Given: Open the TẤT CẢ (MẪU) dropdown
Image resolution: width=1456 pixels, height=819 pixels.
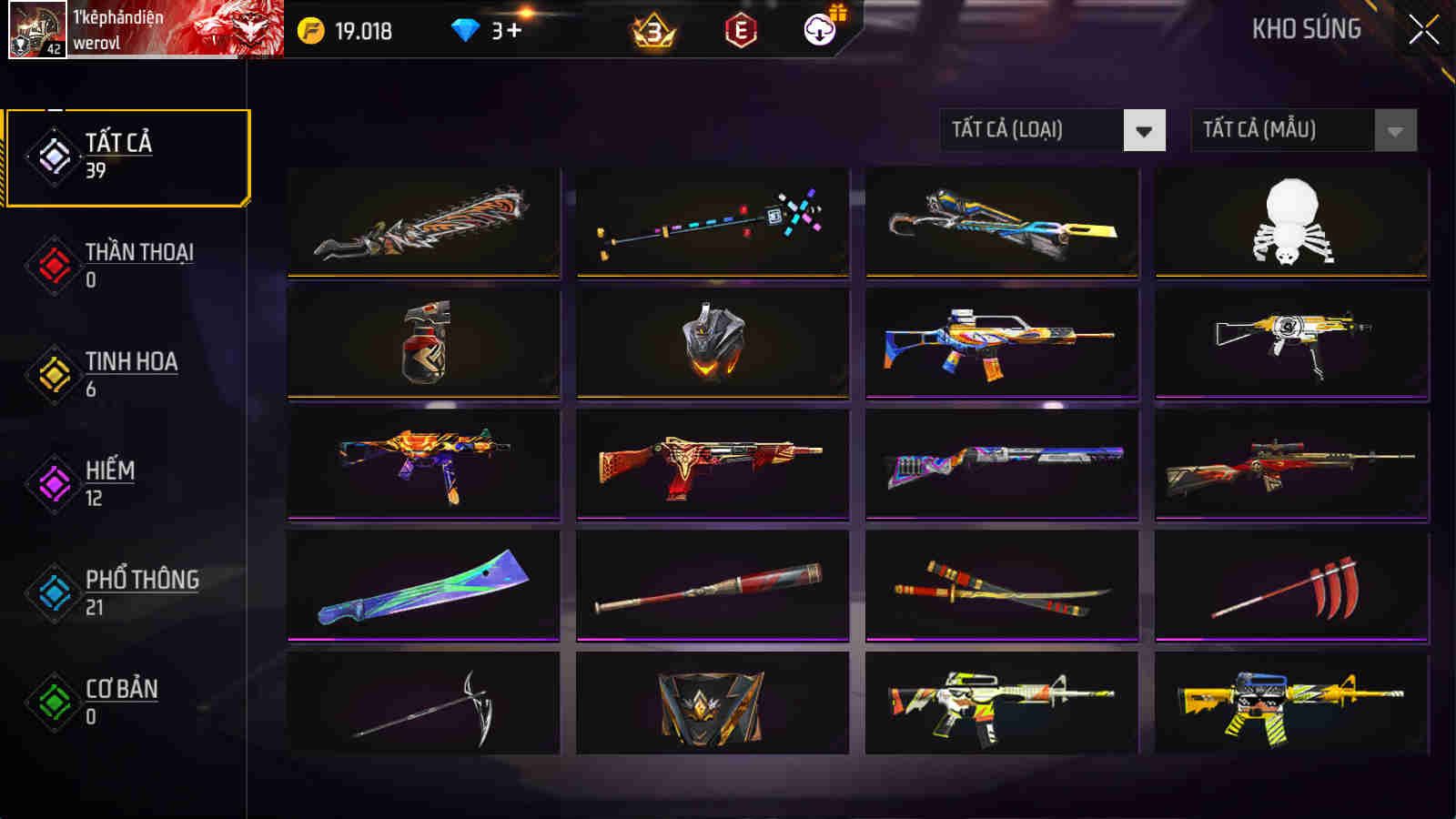Looking at the screenshot, I should [1283, 129].
